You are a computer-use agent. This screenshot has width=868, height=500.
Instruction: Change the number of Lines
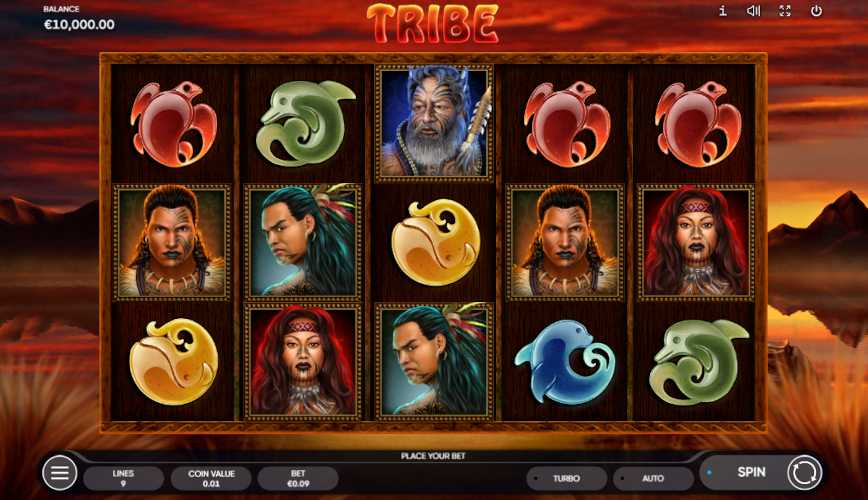coord(123,478)
